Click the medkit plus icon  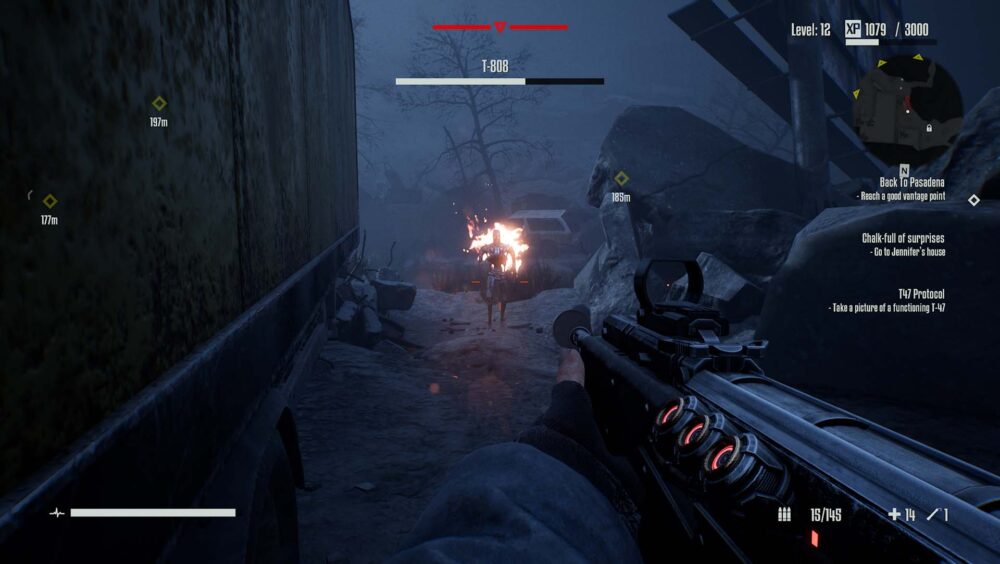894,515
